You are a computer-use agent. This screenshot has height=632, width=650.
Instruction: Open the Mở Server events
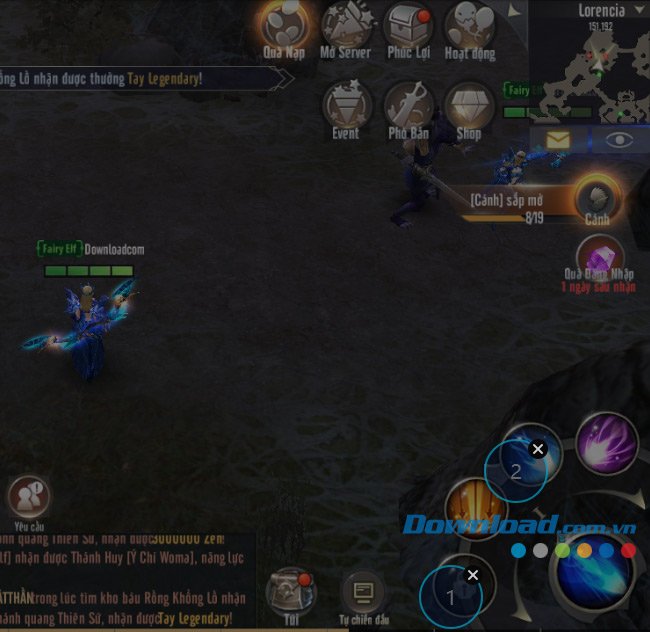pos(346,27)
